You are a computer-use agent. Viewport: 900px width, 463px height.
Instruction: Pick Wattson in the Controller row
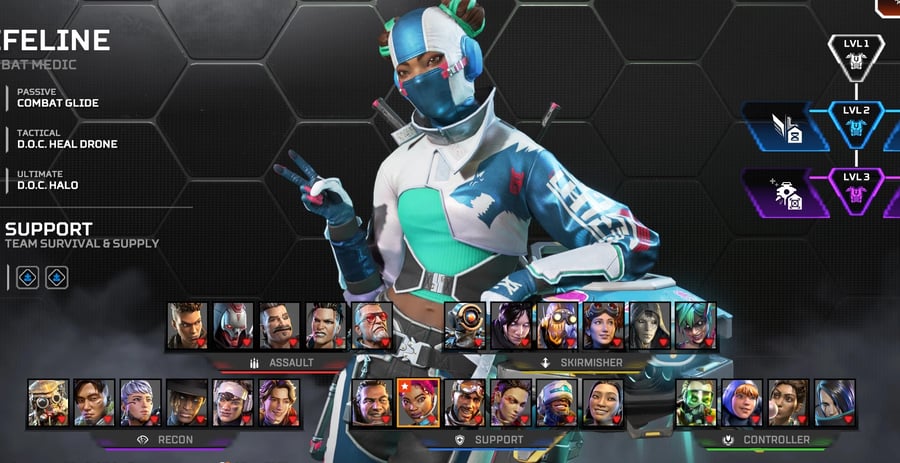click(742, 402)
